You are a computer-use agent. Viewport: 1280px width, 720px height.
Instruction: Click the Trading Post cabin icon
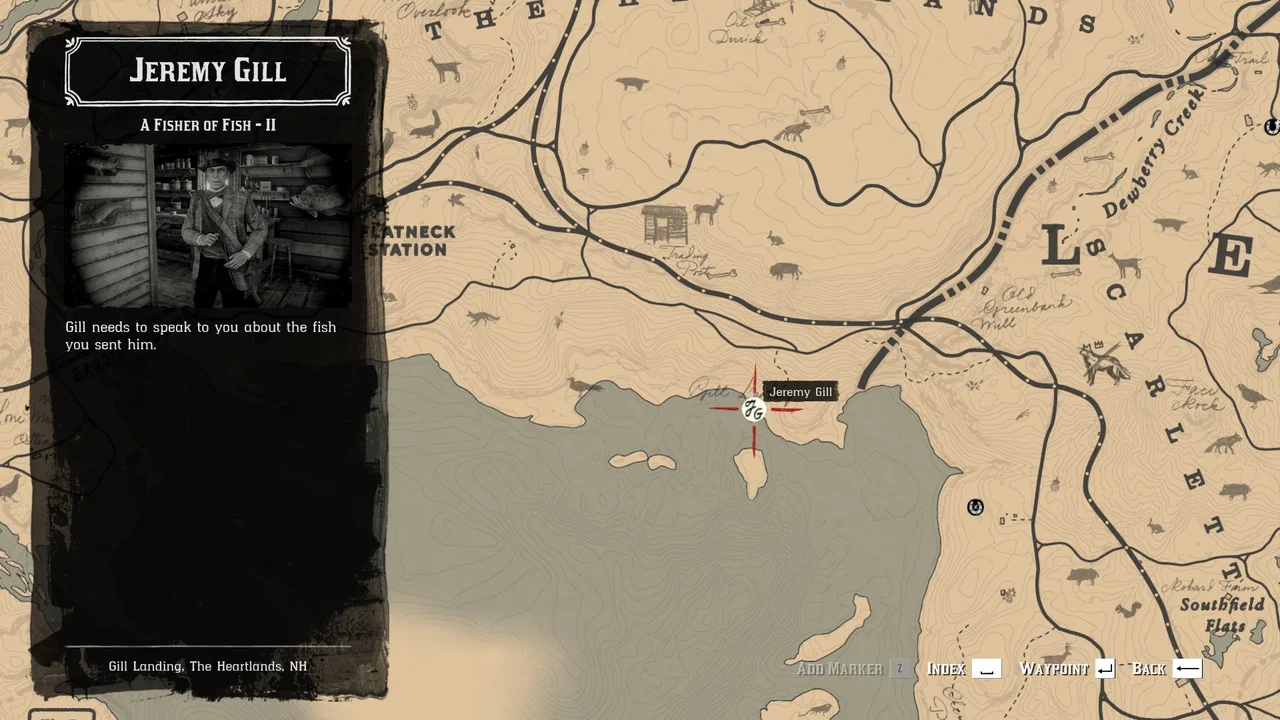pyautogui.click(x=666, y=225)
